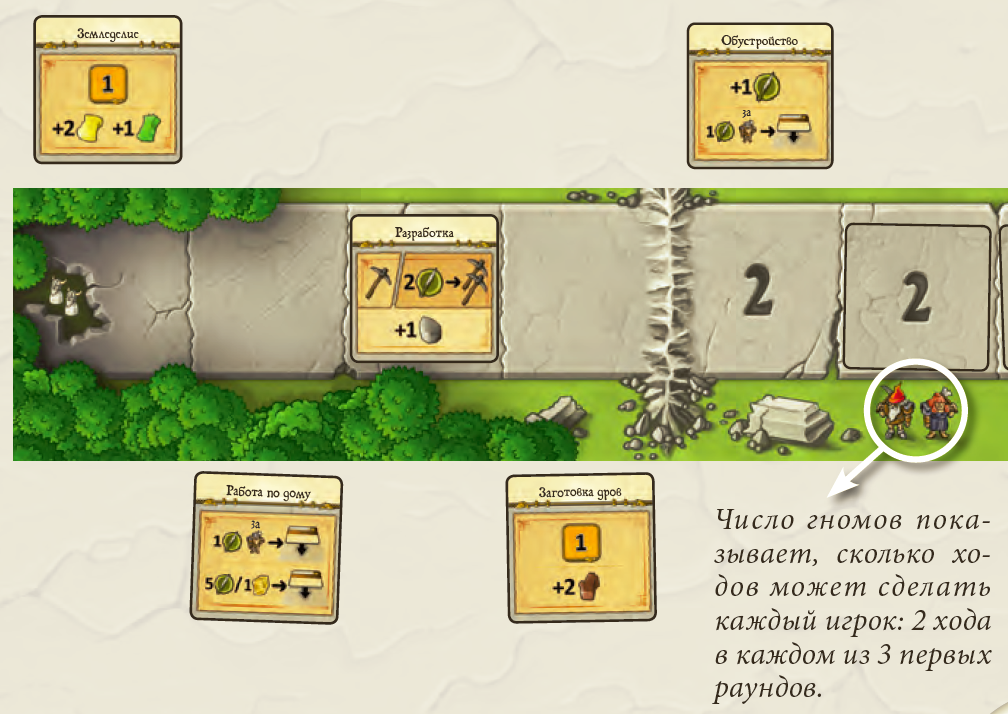Viewport: 1008px width, 714px height.
Task: Pick the Разработка action tile
Action: 425,289
